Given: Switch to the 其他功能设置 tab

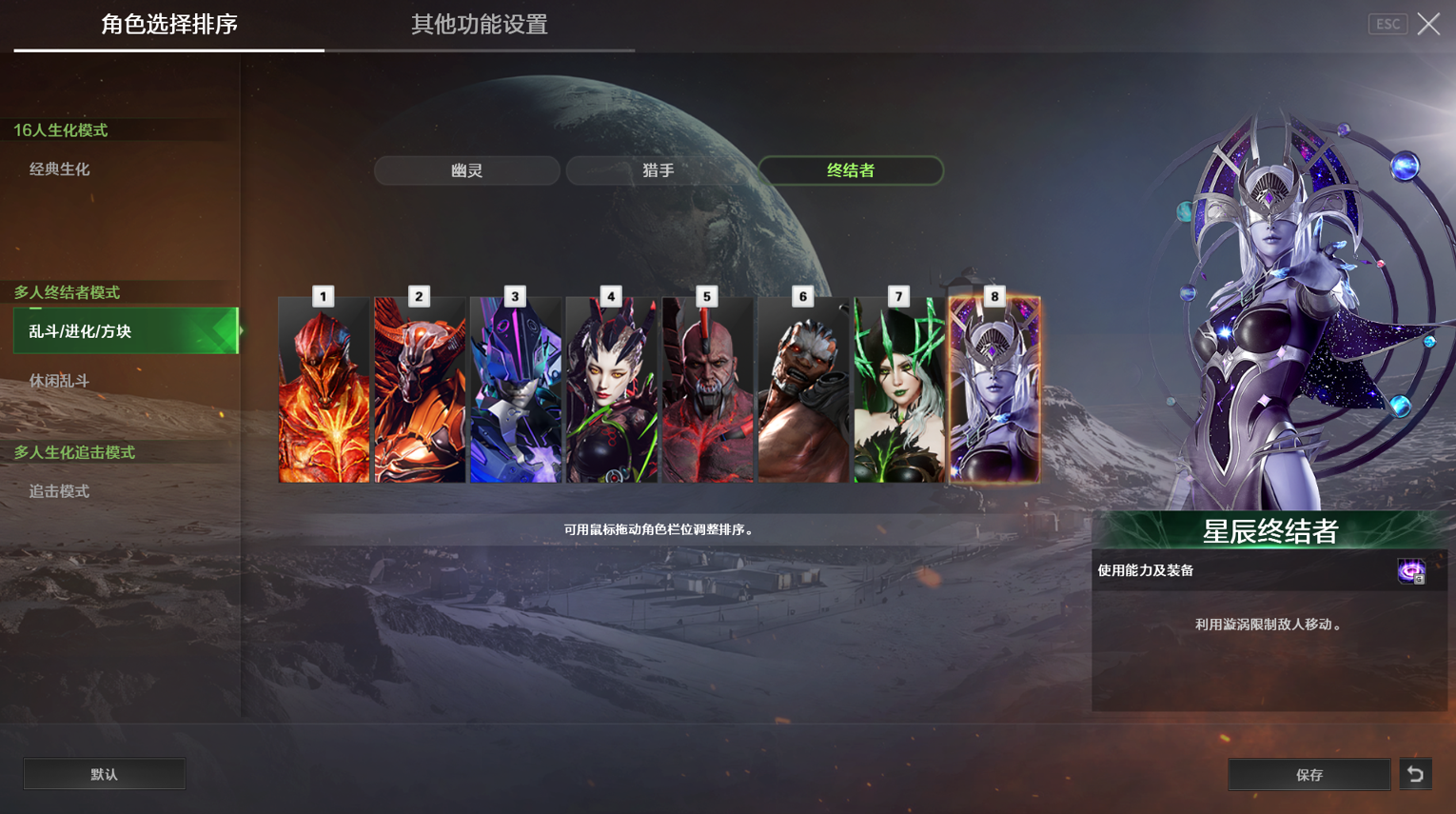Looking at the screenshot, I should [x=479, y=26].
